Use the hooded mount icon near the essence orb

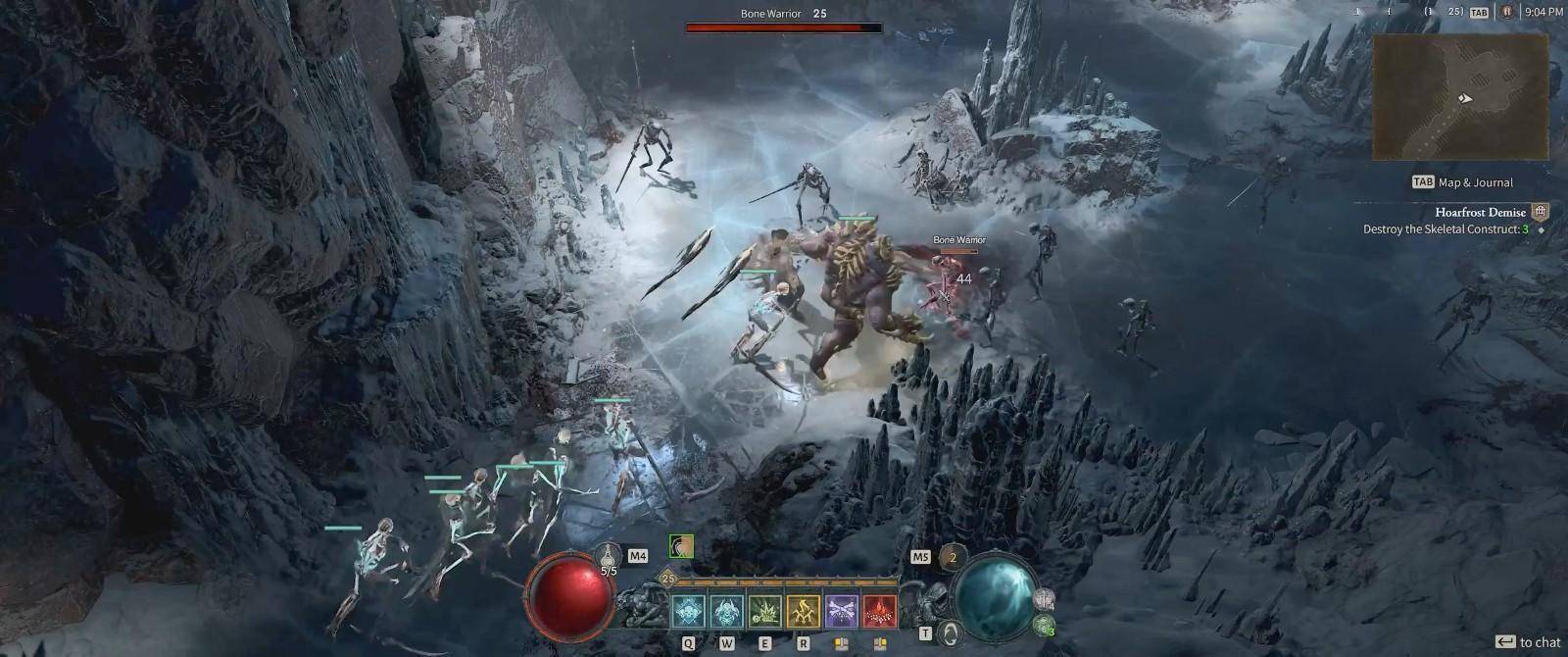tap(948, 632)
